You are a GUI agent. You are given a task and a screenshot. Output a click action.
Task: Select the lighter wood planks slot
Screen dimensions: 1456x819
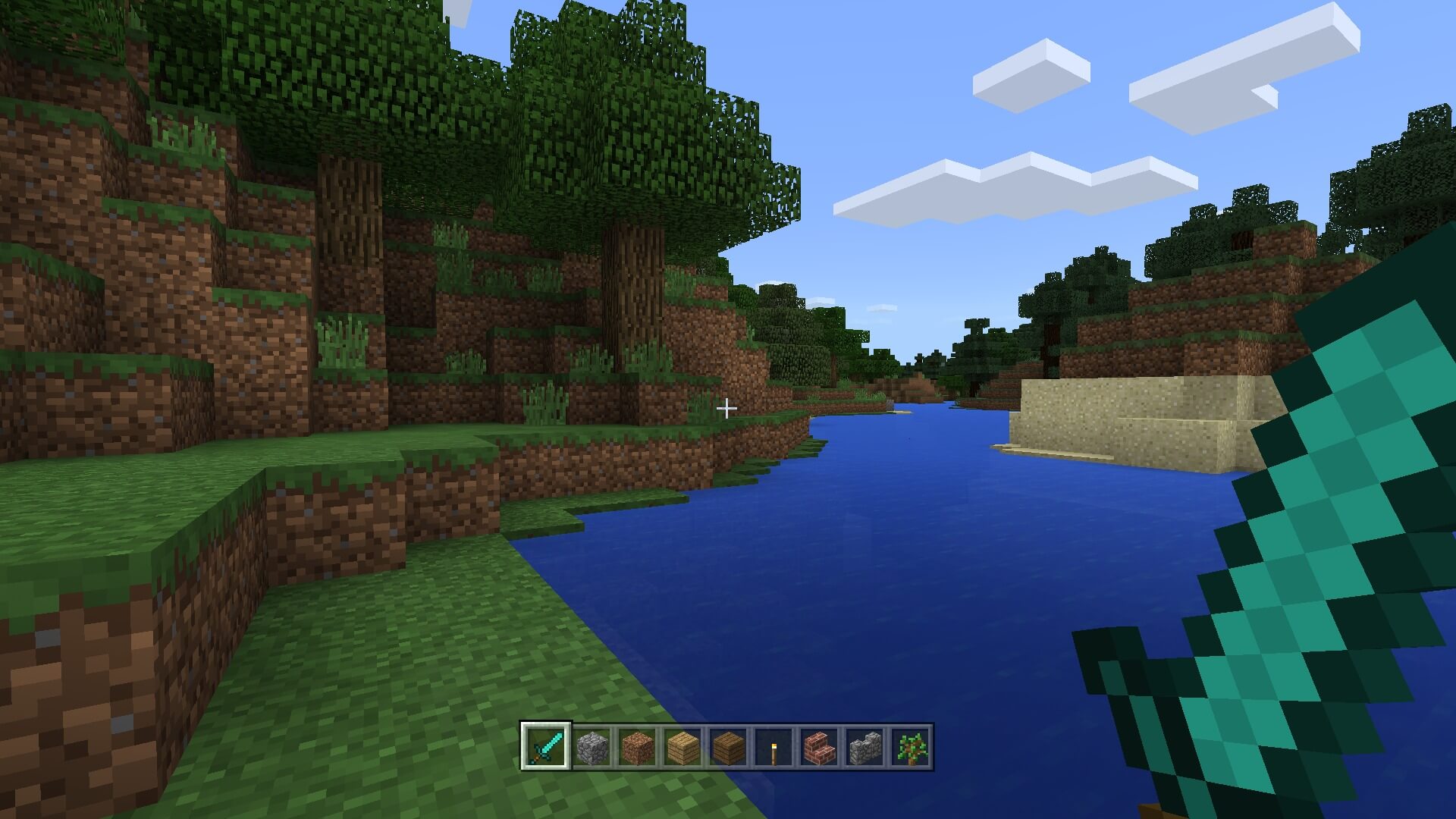682,748
